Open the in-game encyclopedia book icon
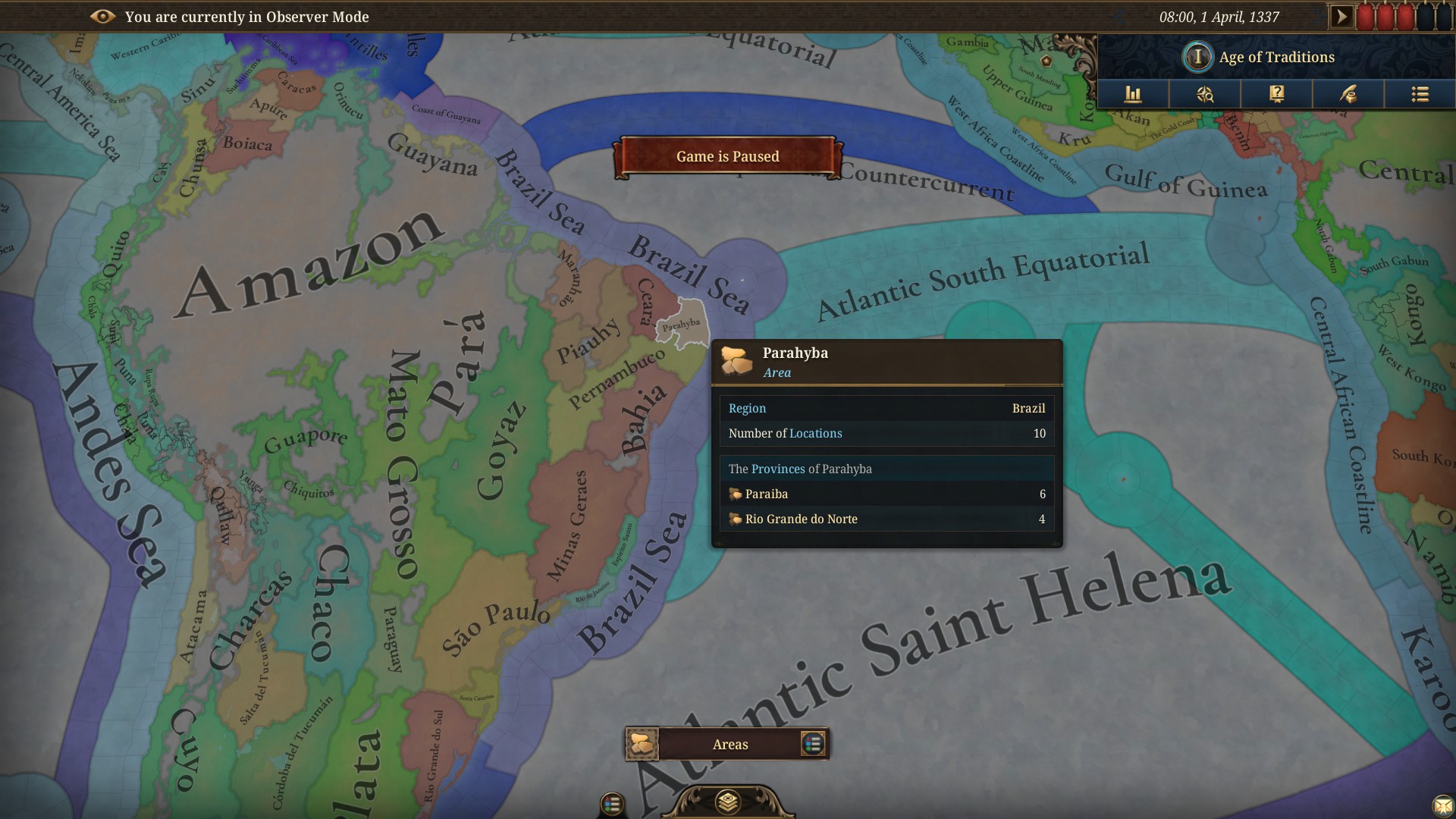This screenshot has height=819, width=1456. tap(1279, 94)
